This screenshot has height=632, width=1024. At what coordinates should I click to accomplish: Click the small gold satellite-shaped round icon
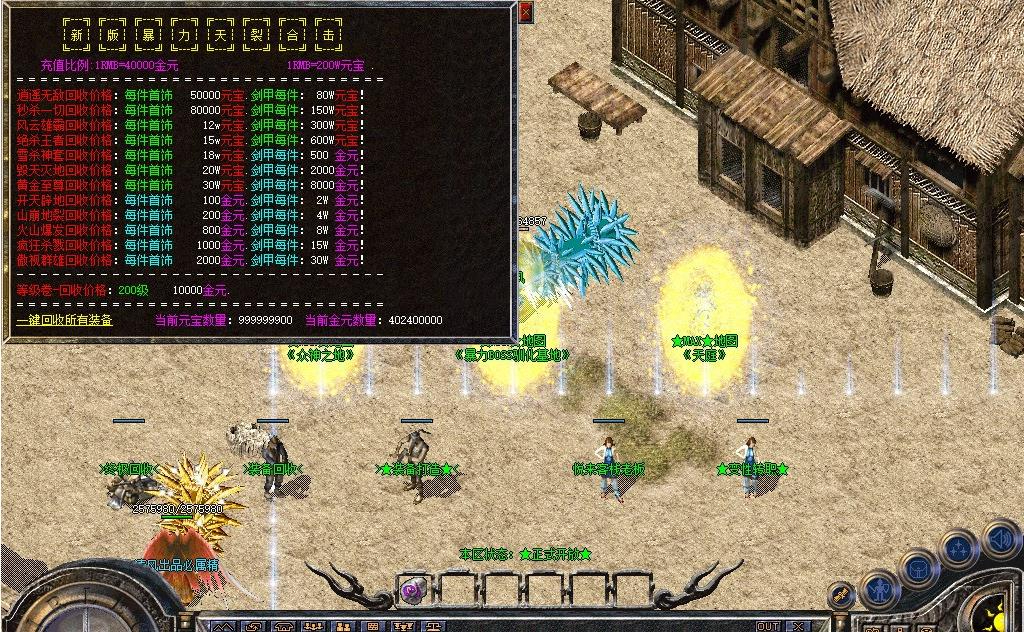click(842, 594)
